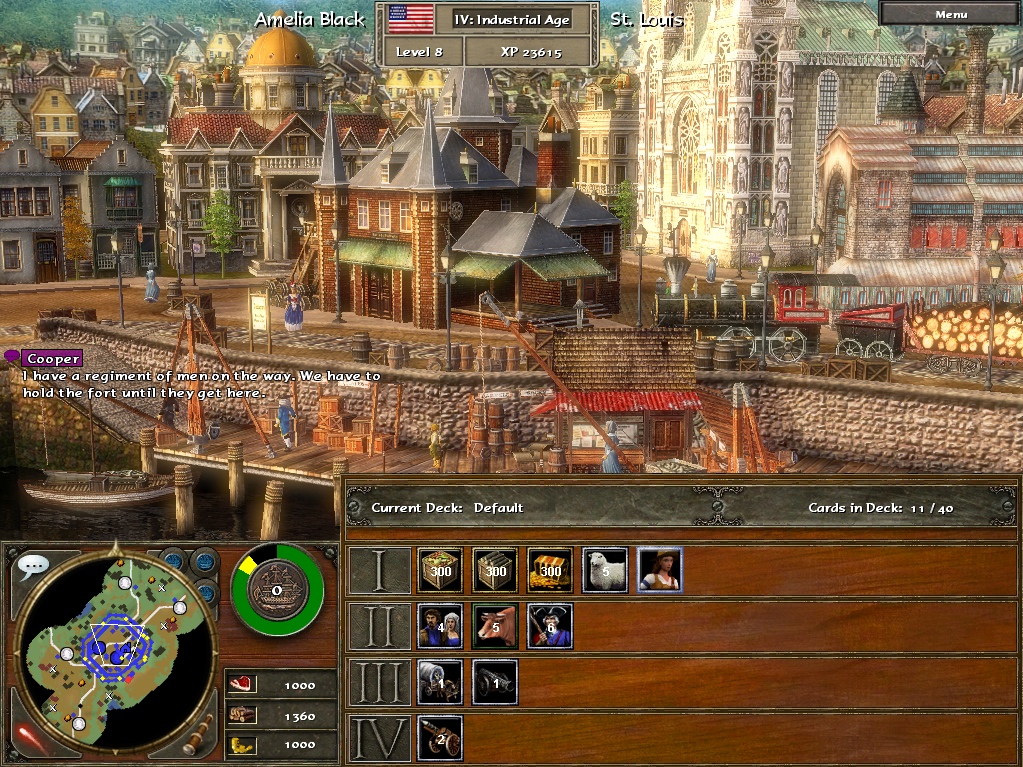This screenshot has height=767, width=1023.
Task: Pick the 5 sheep shipment card
Action: tap(605, 570)
